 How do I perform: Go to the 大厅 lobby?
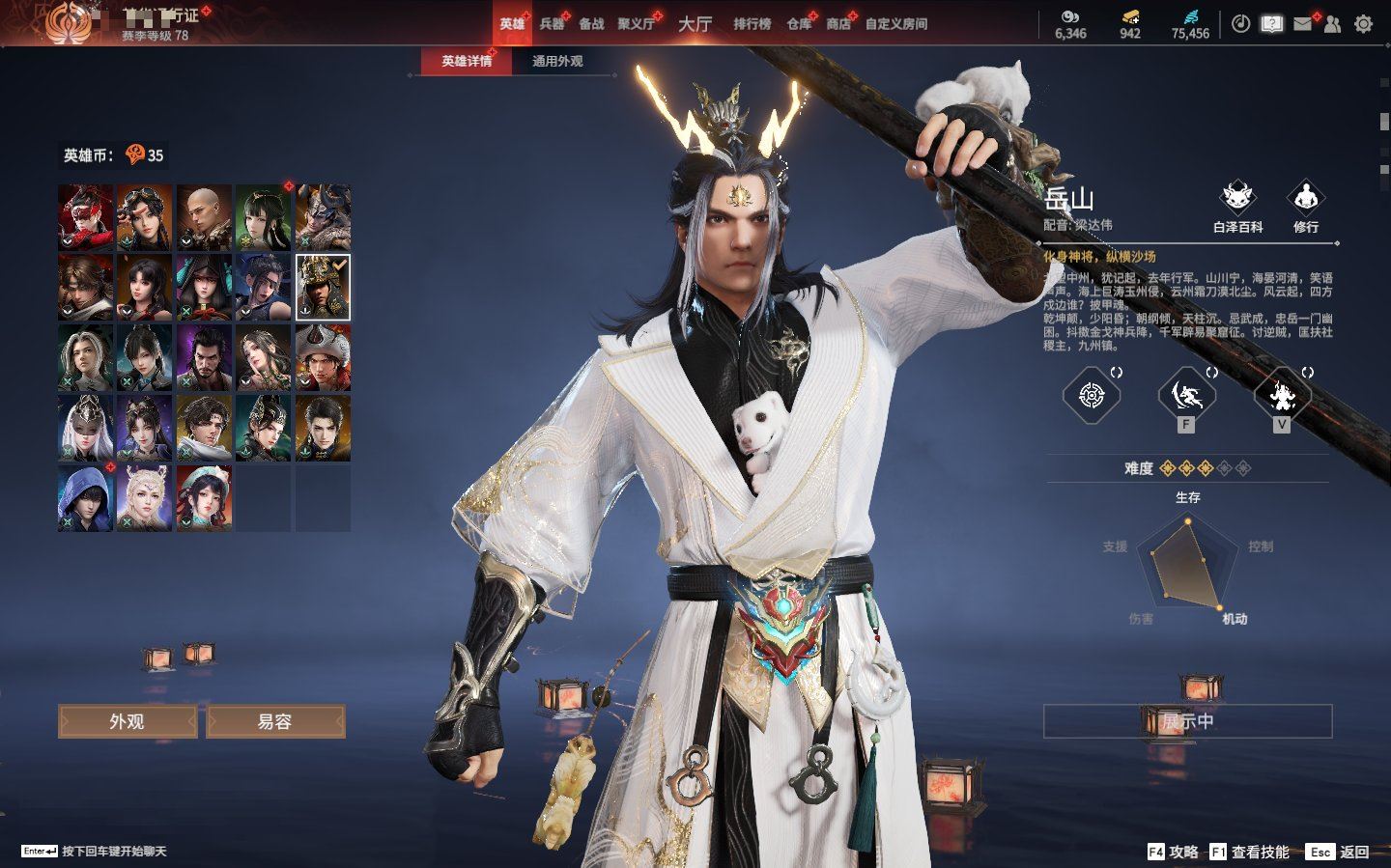pos(695,23)
